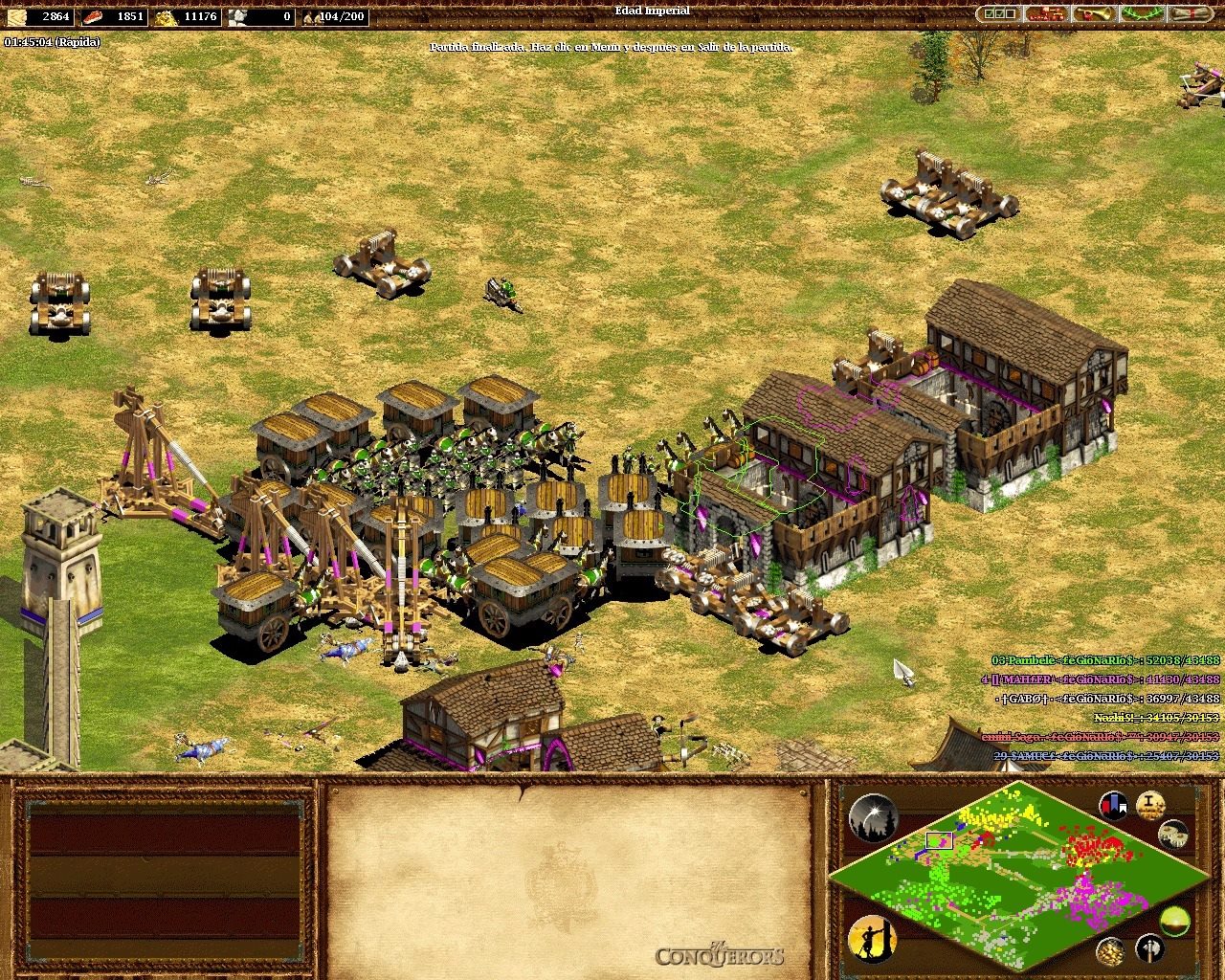This screenshot has width=1225, height=980.
Task: Open chat with the horn button
Action: tap(1095, 14)
